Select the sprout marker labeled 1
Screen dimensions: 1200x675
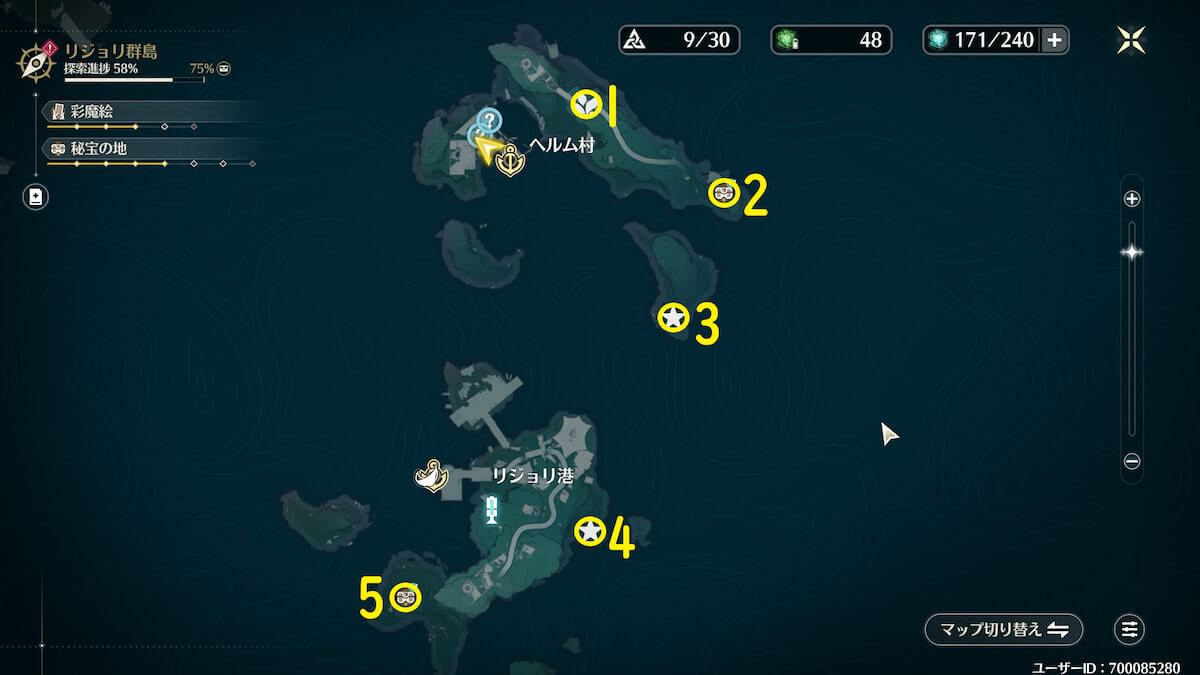click(x=586, y=103)
